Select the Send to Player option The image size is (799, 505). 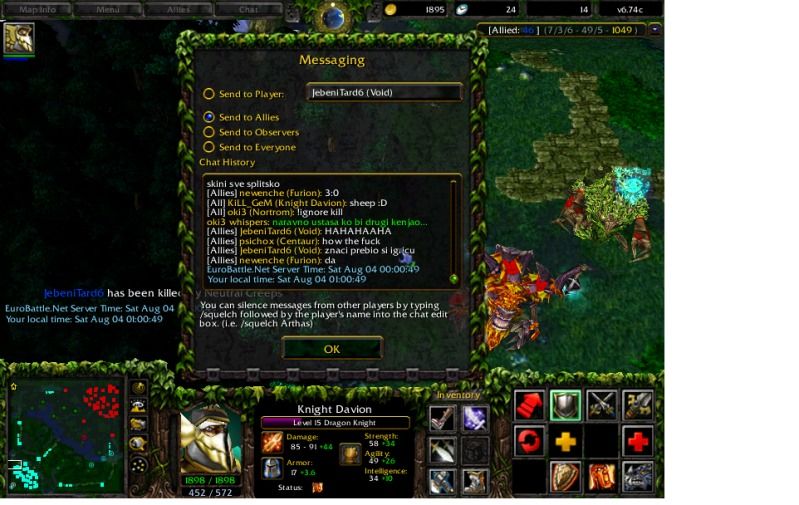click(209, 94)
